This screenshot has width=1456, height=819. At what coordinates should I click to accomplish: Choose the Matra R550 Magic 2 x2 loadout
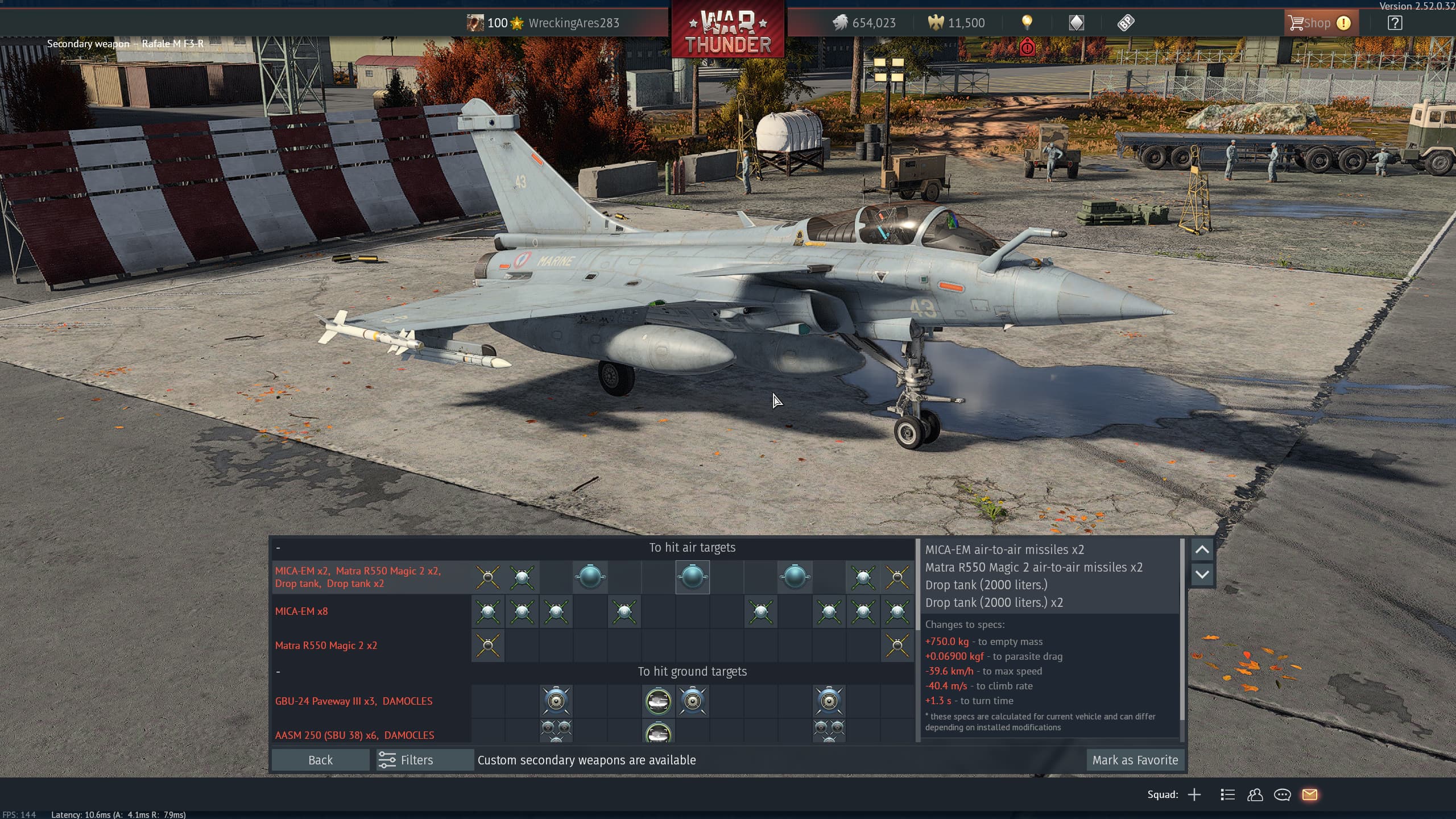click(x=326, y=646)
